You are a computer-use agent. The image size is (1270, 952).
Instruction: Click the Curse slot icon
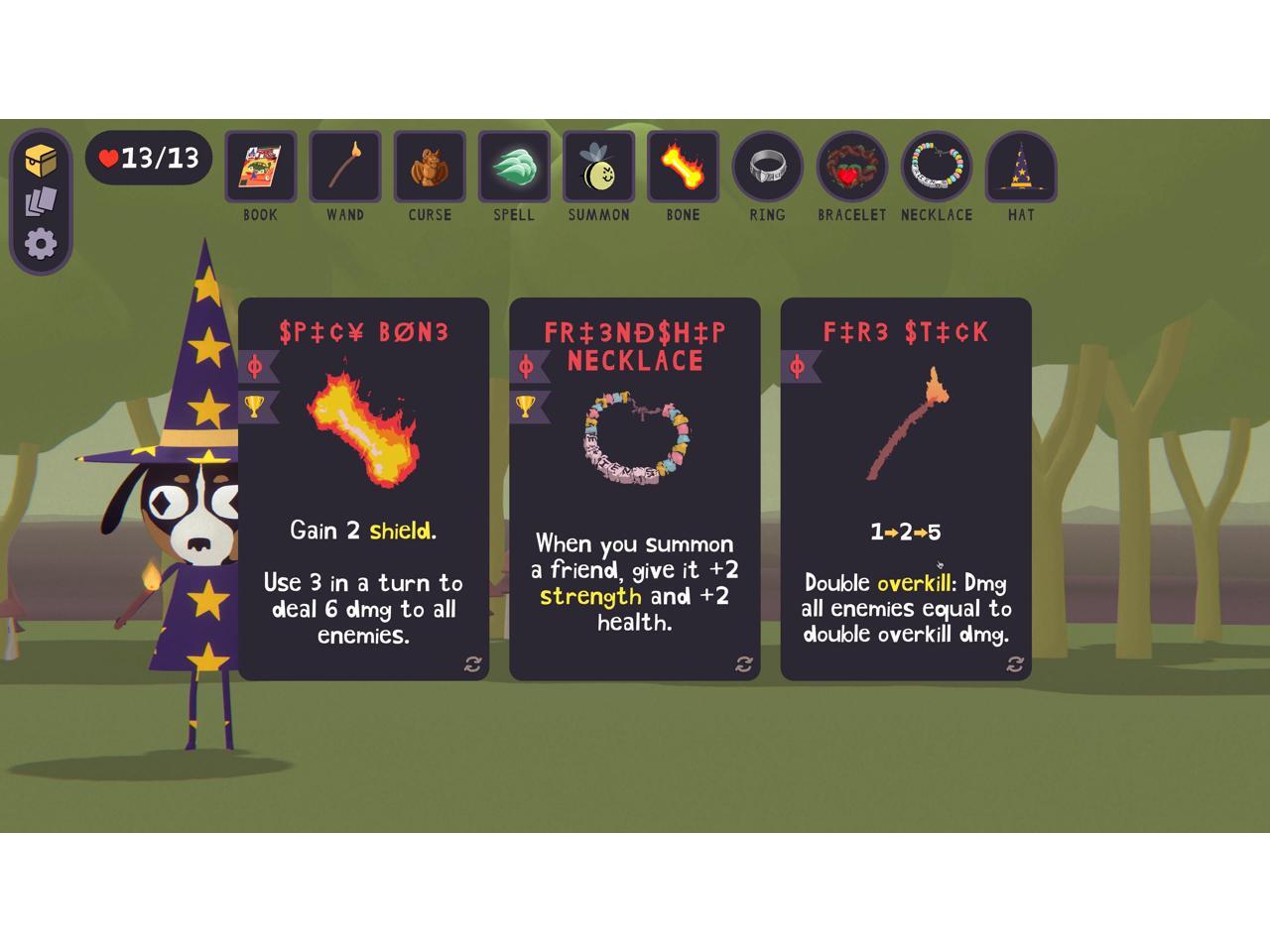coord(430,167)
